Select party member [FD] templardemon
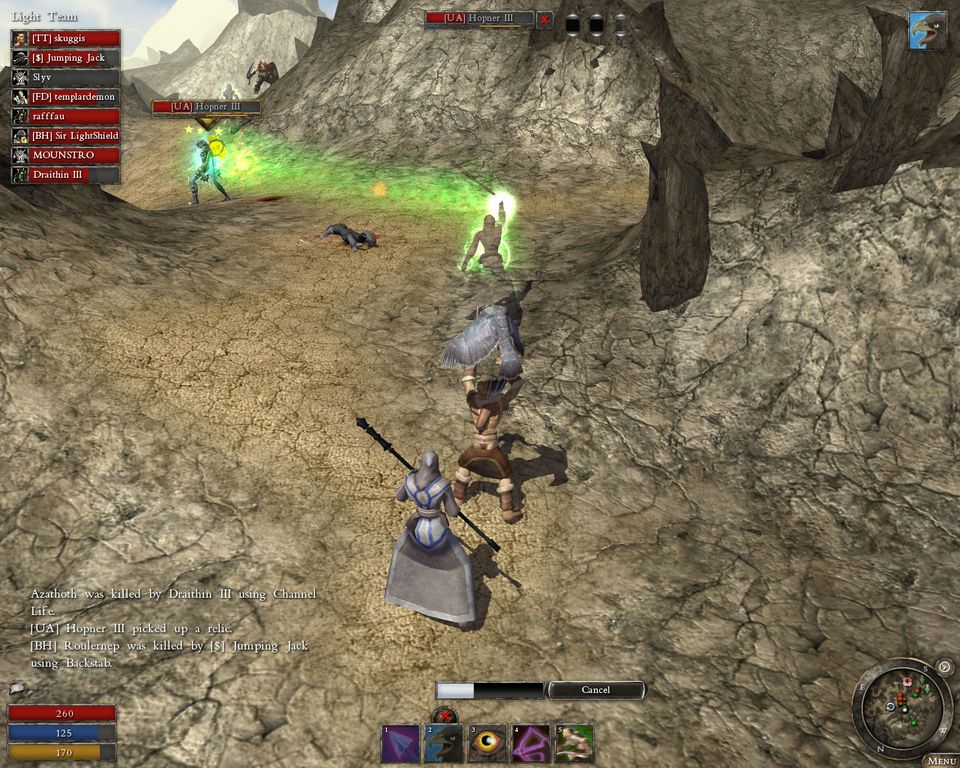960x768 pixels. (x=66, y=96)
